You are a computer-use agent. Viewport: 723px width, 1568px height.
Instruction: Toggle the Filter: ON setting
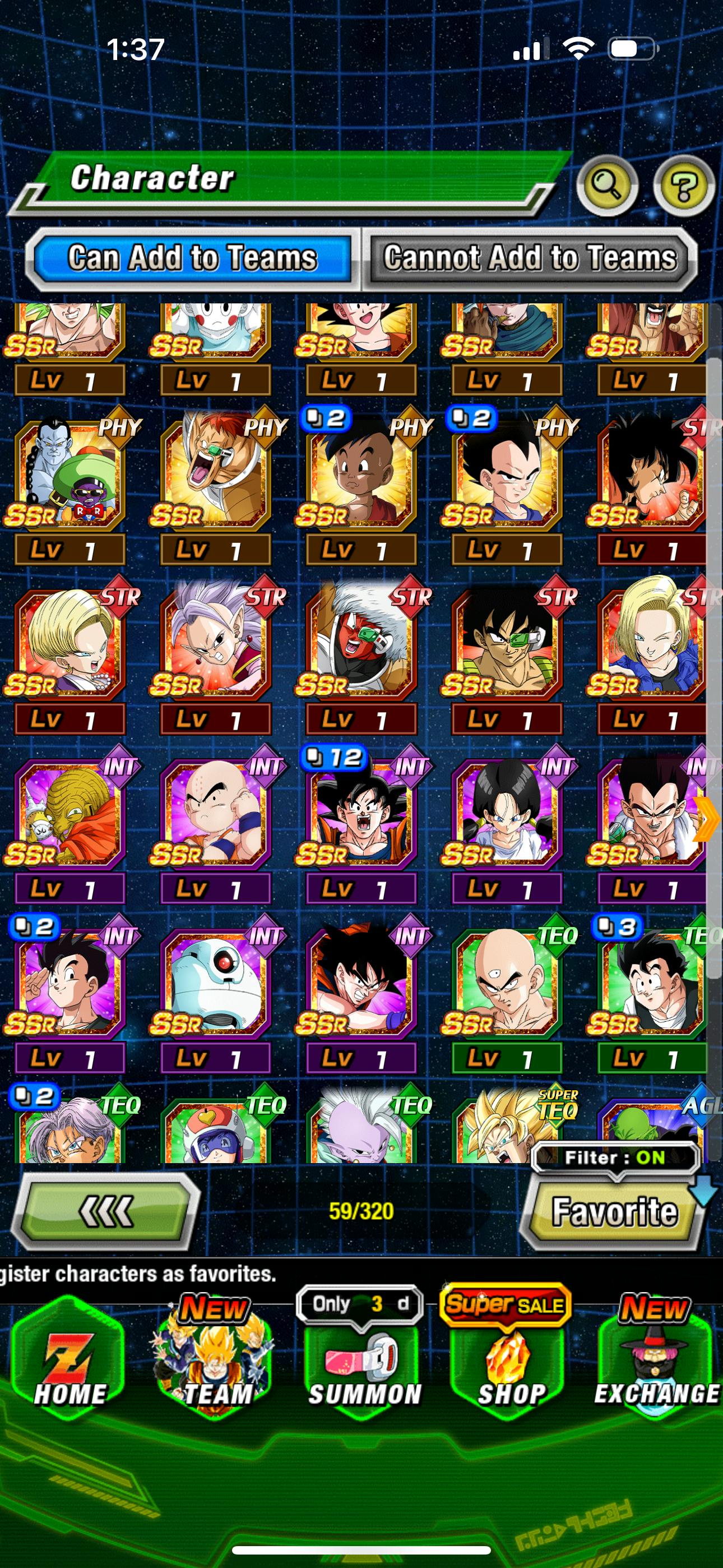tap(615, 1157)
